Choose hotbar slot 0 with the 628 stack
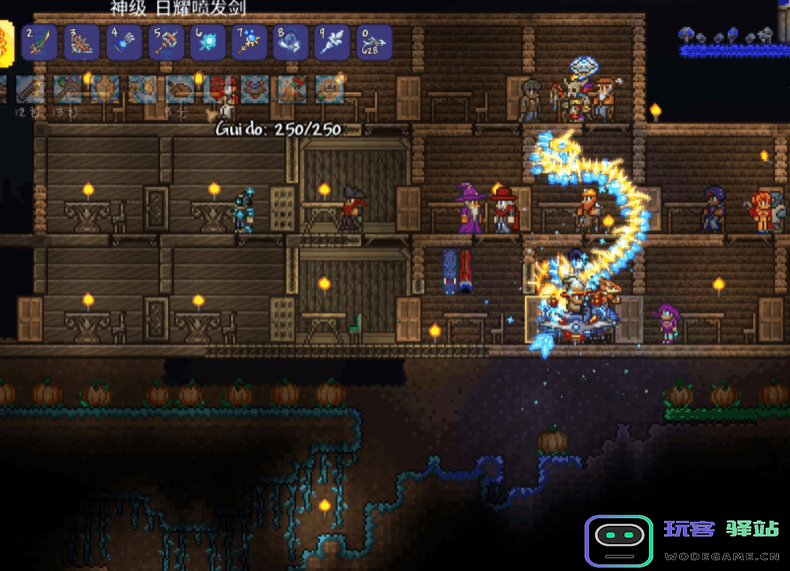Screen dimensions: 790x571 point(374,42)
